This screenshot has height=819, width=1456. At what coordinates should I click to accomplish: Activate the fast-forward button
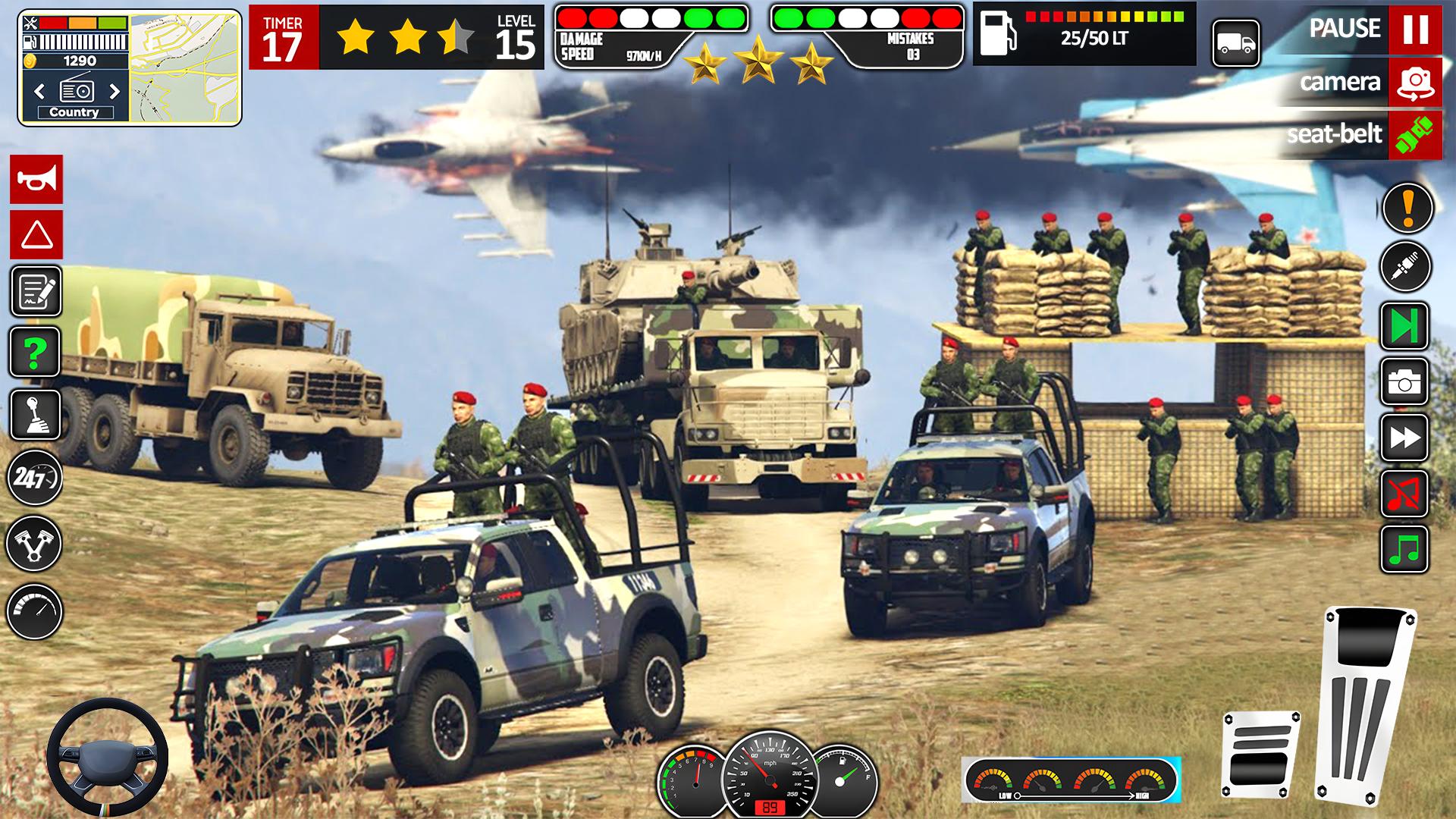click(x=1404, y=438)
